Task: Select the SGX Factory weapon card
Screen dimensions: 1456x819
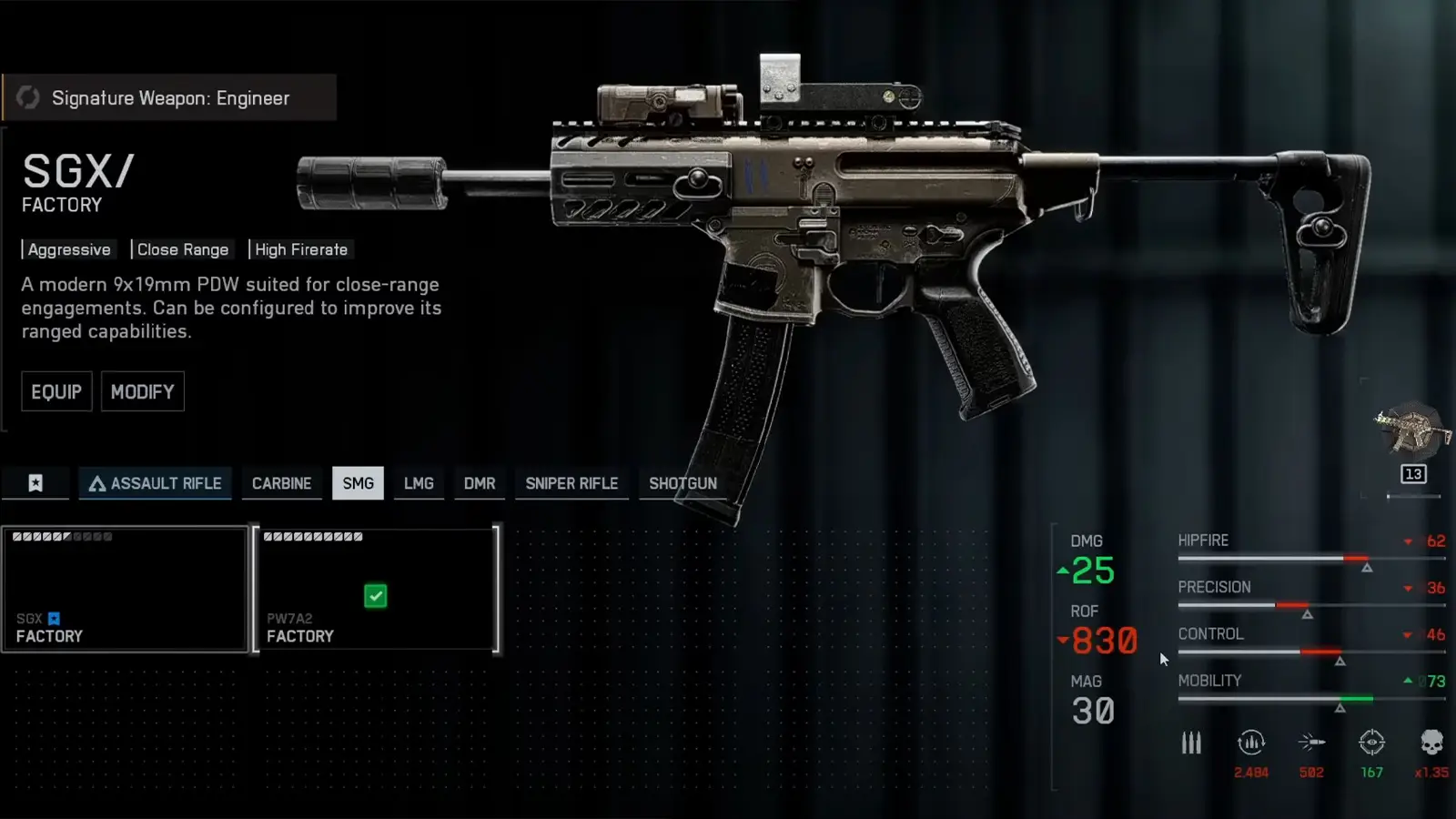Action: 125,589
